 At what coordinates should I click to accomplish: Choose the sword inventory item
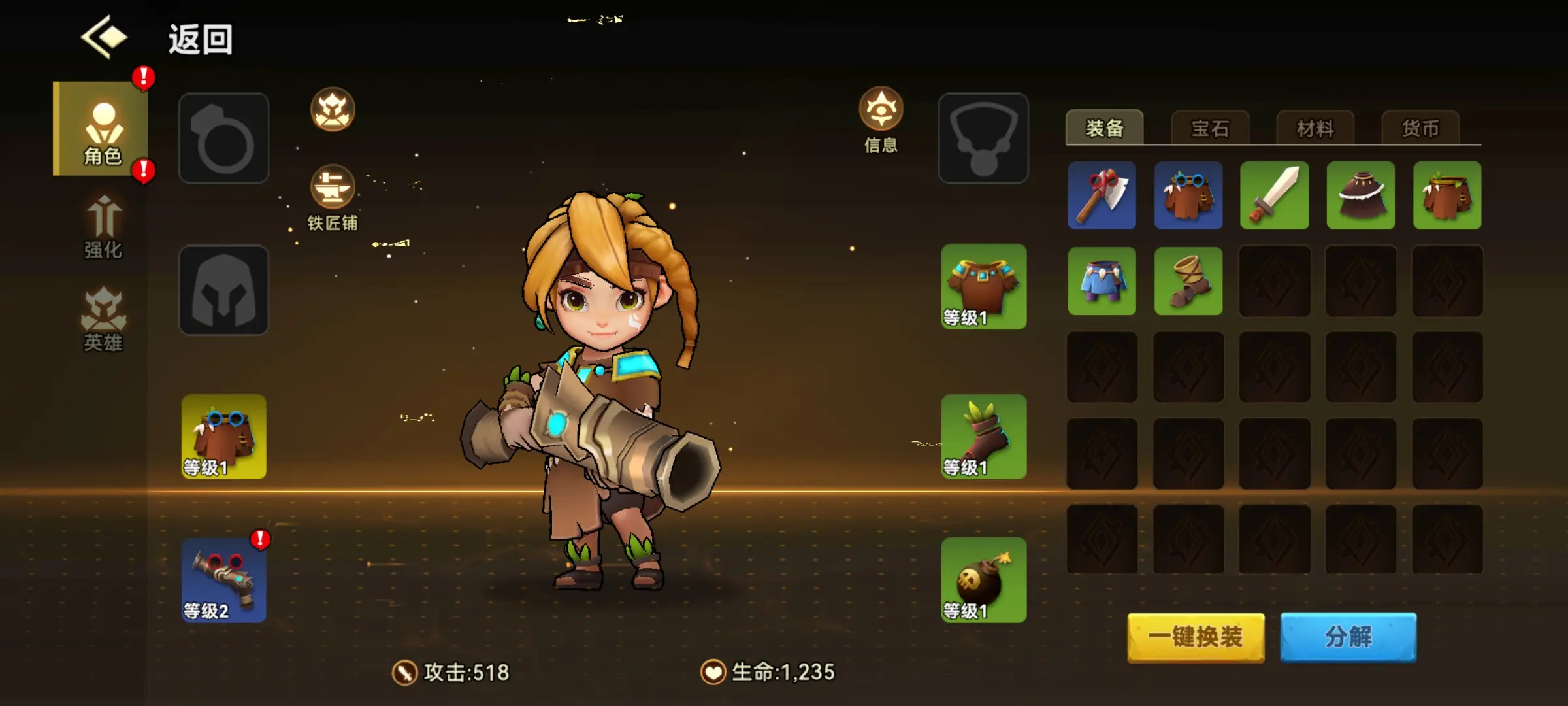point(1274,195)
